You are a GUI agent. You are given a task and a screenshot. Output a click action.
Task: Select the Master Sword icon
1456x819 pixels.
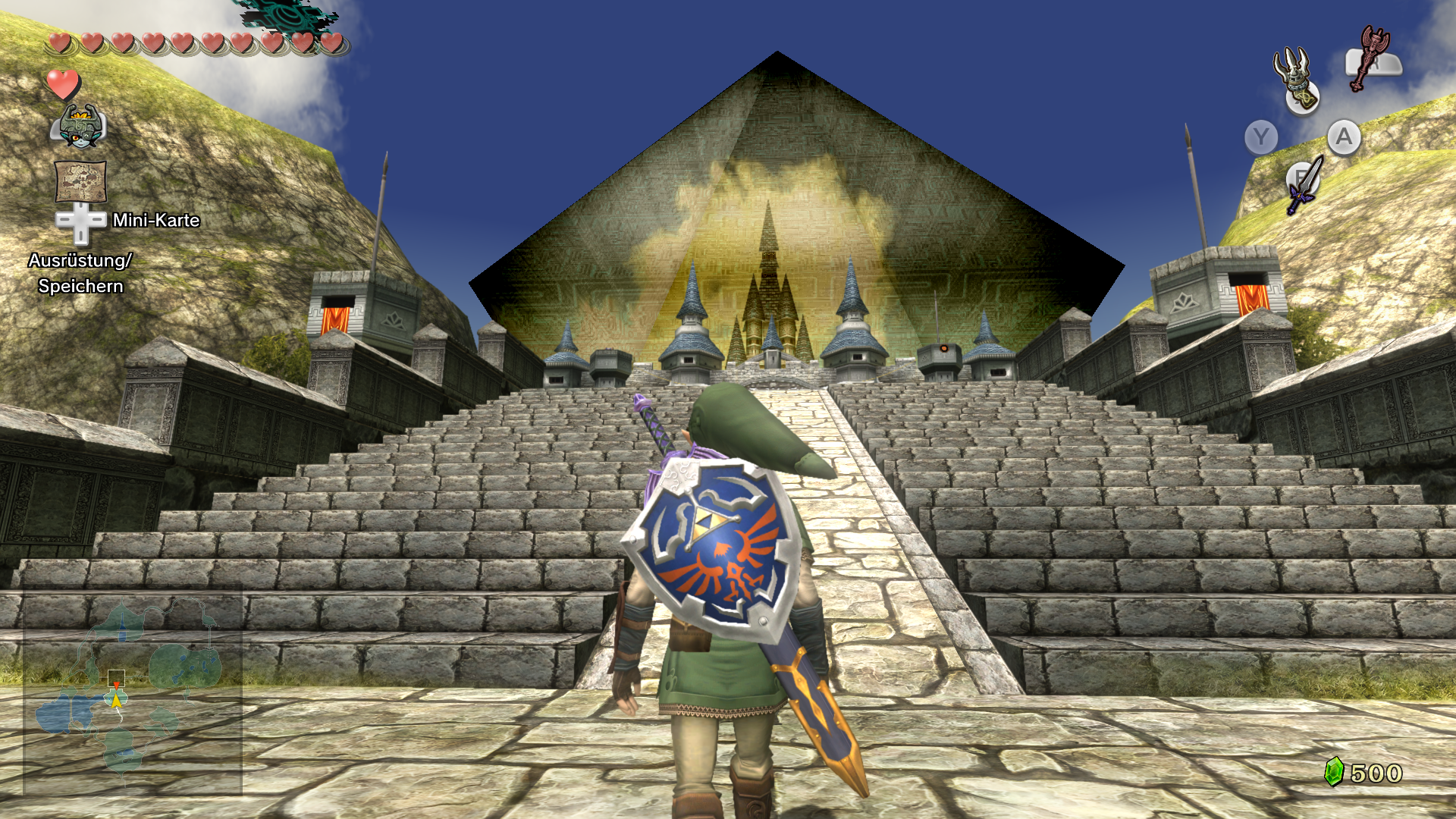coord(1304,184)
